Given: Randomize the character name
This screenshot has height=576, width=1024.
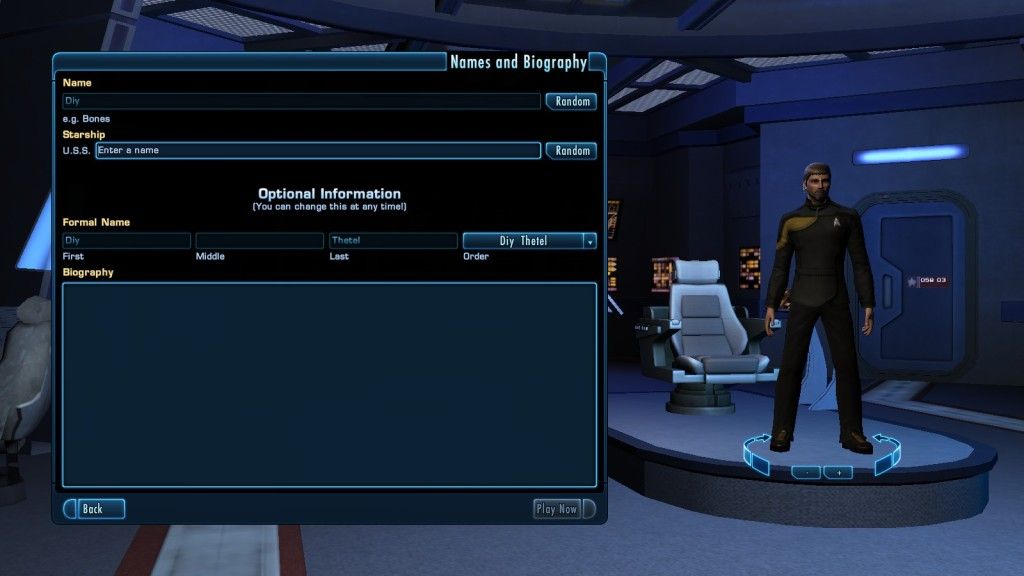Looking at the screenshot, I should coord(572,101).
